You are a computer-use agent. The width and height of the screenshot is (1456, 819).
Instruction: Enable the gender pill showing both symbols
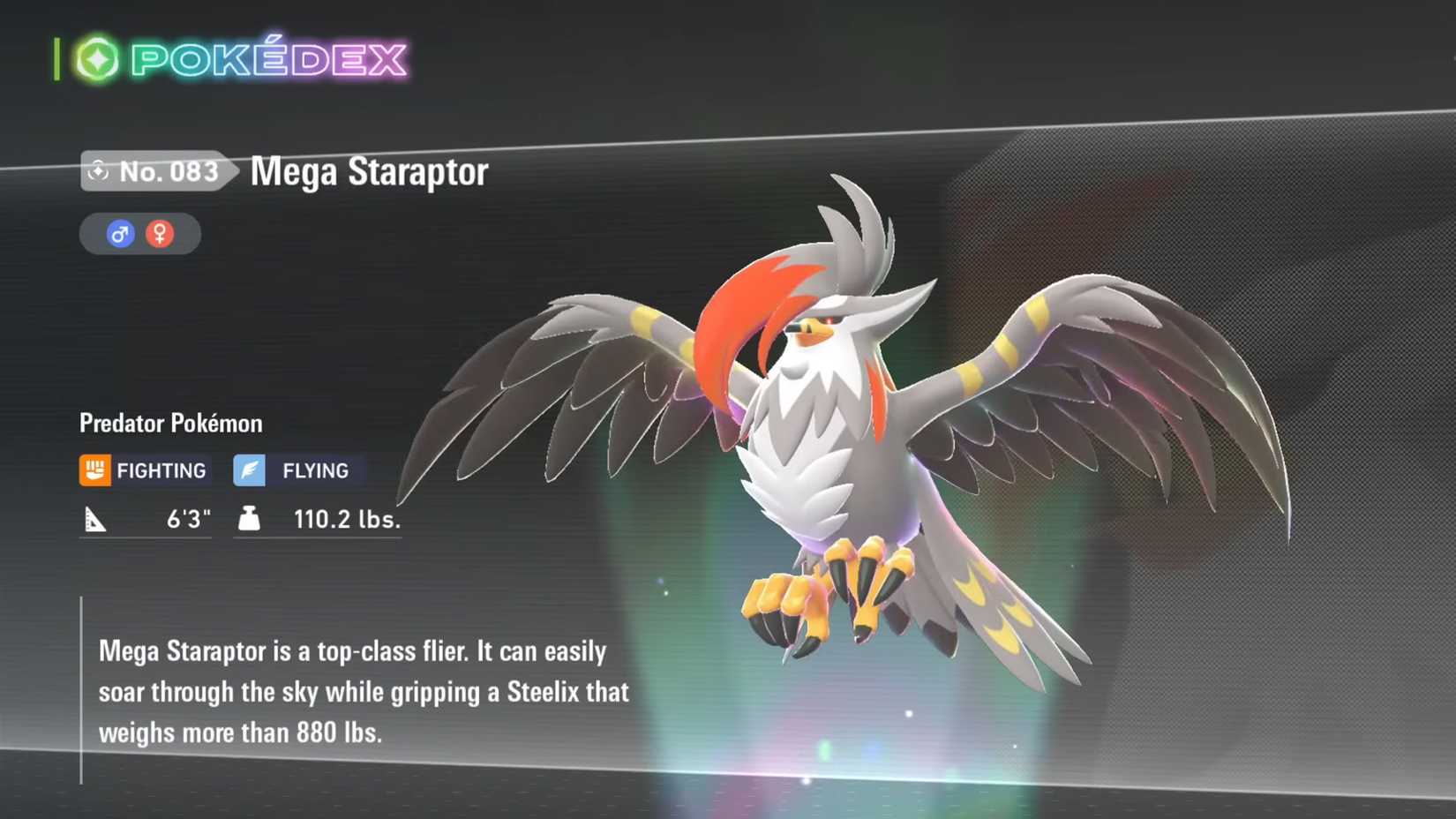(139, 233)
